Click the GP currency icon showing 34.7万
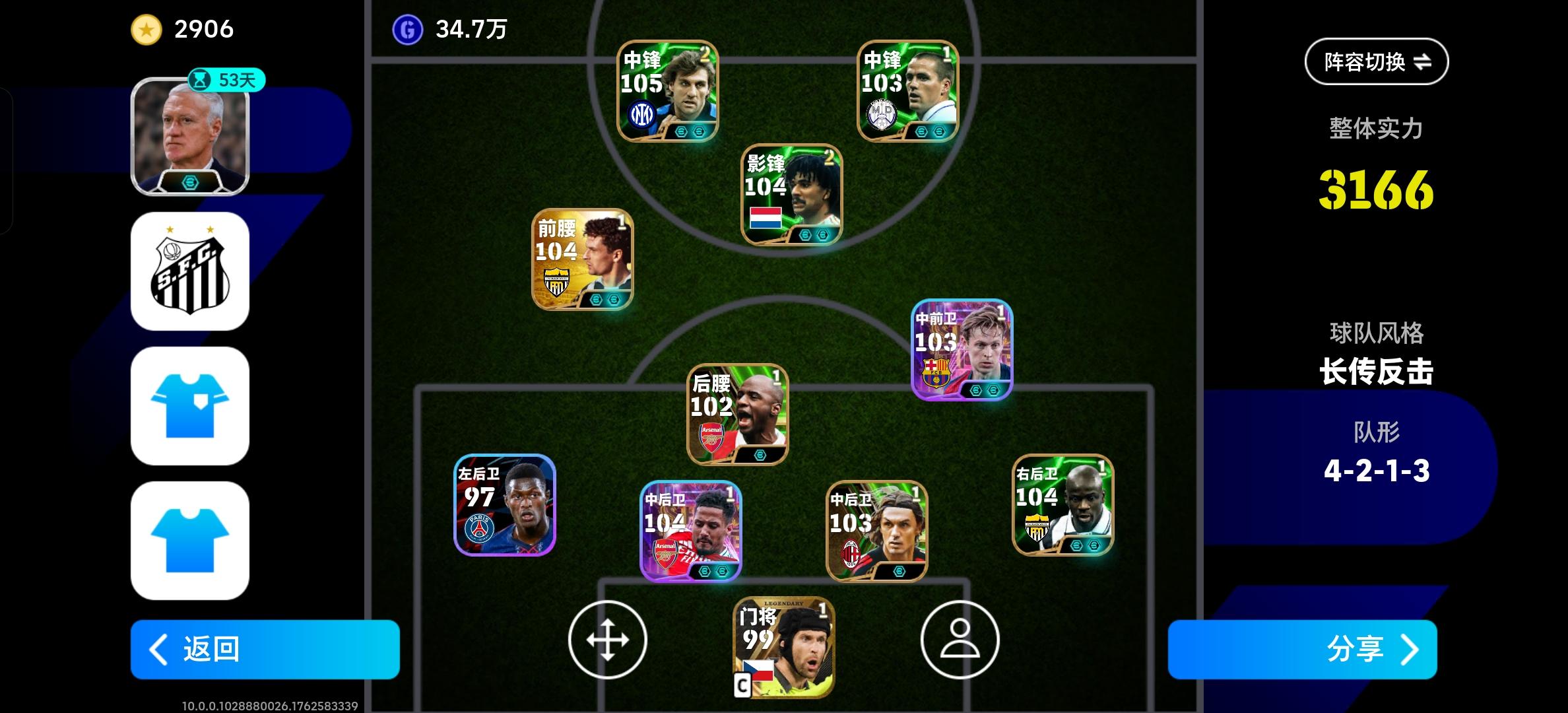Image resolution: width=1568 pixels, height=713 pixels. (410, 28)
